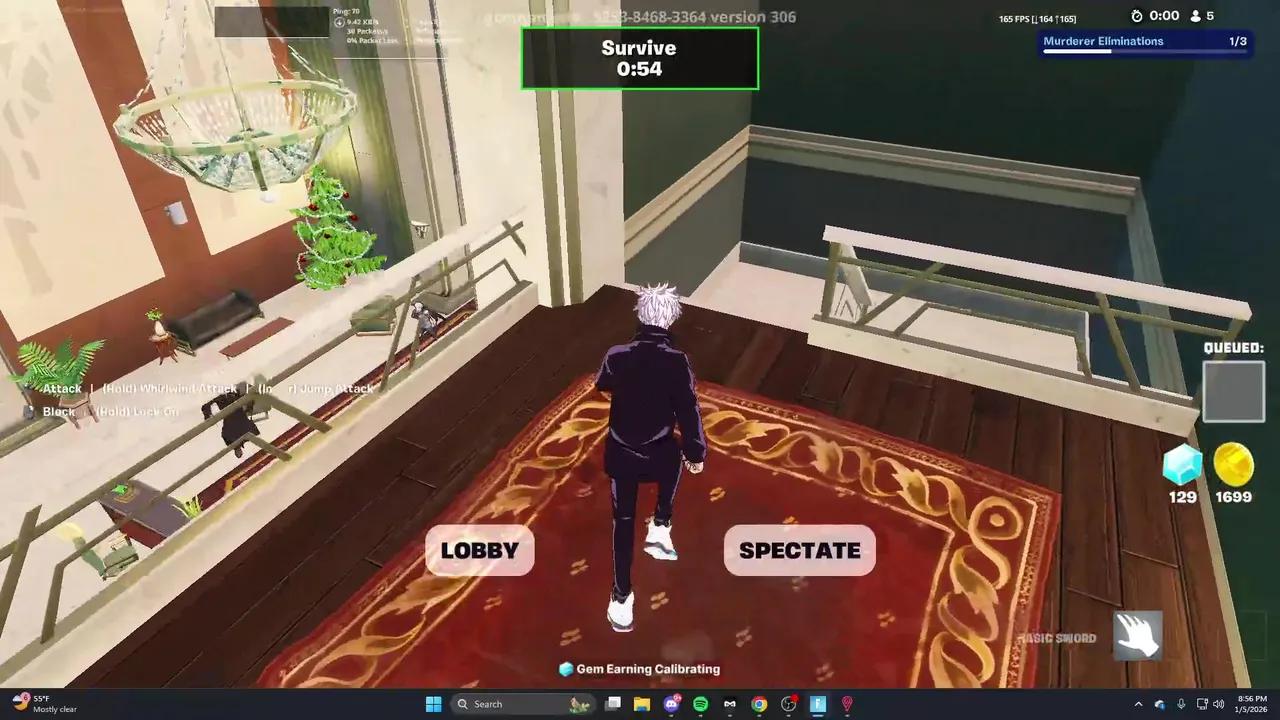The width and height of the screenshot is (1280, 720).
Task: Click the empty QUEUED item slot
Action: click(x=1234, y=391)
